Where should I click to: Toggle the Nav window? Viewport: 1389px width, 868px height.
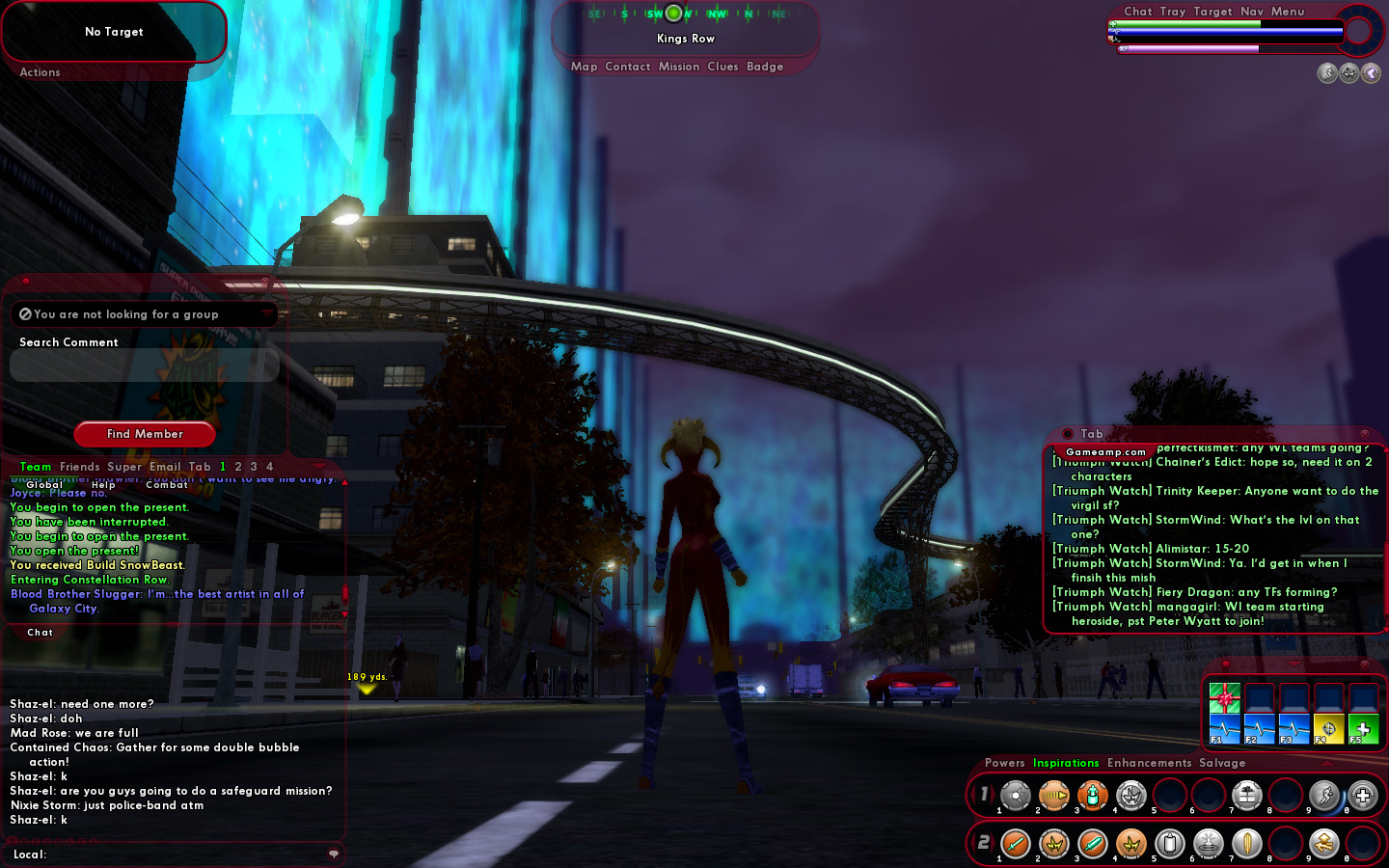1252,12
